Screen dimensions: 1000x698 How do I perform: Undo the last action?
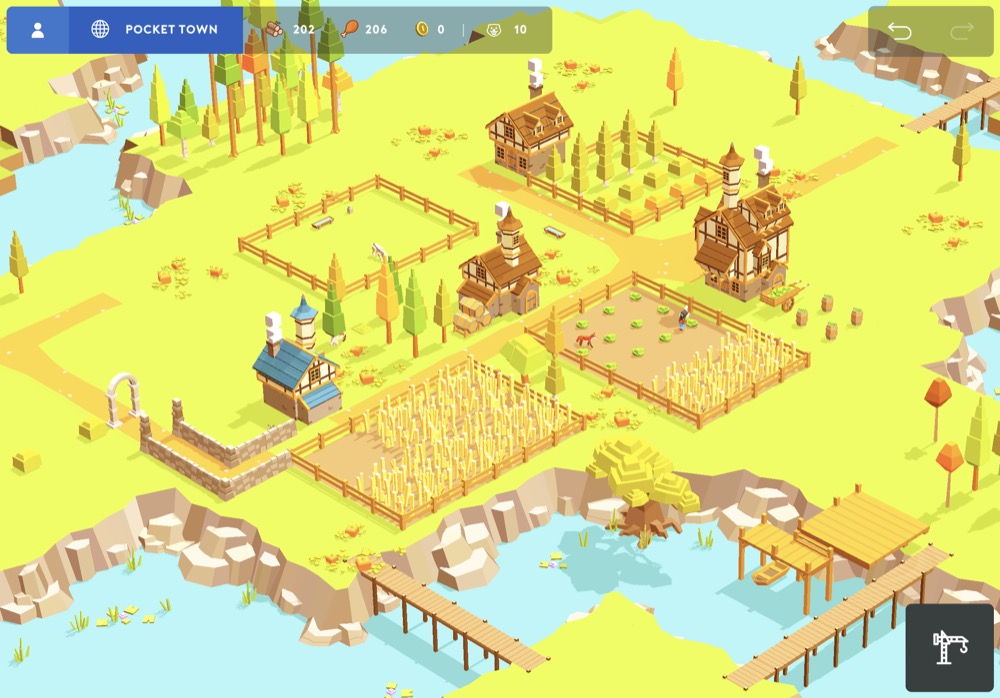[x=899, y=31]
